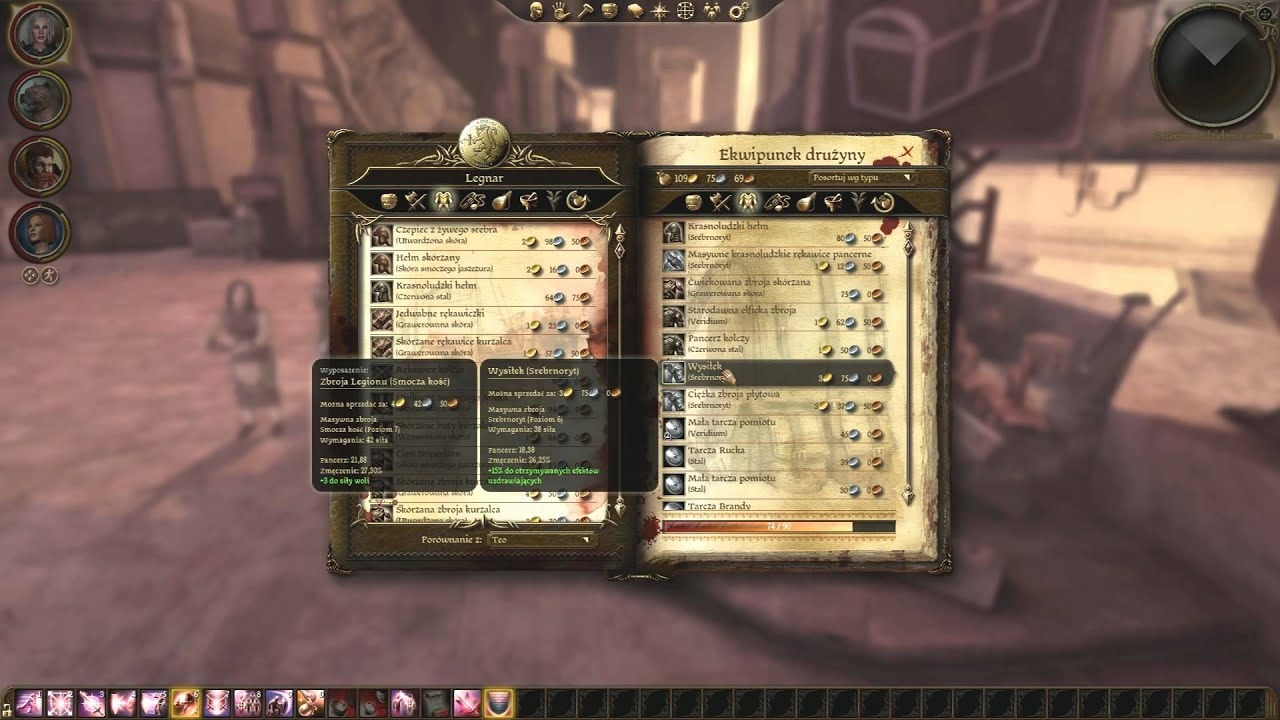Select the red-bearded dwarf party portrait

tap(40, 166)
